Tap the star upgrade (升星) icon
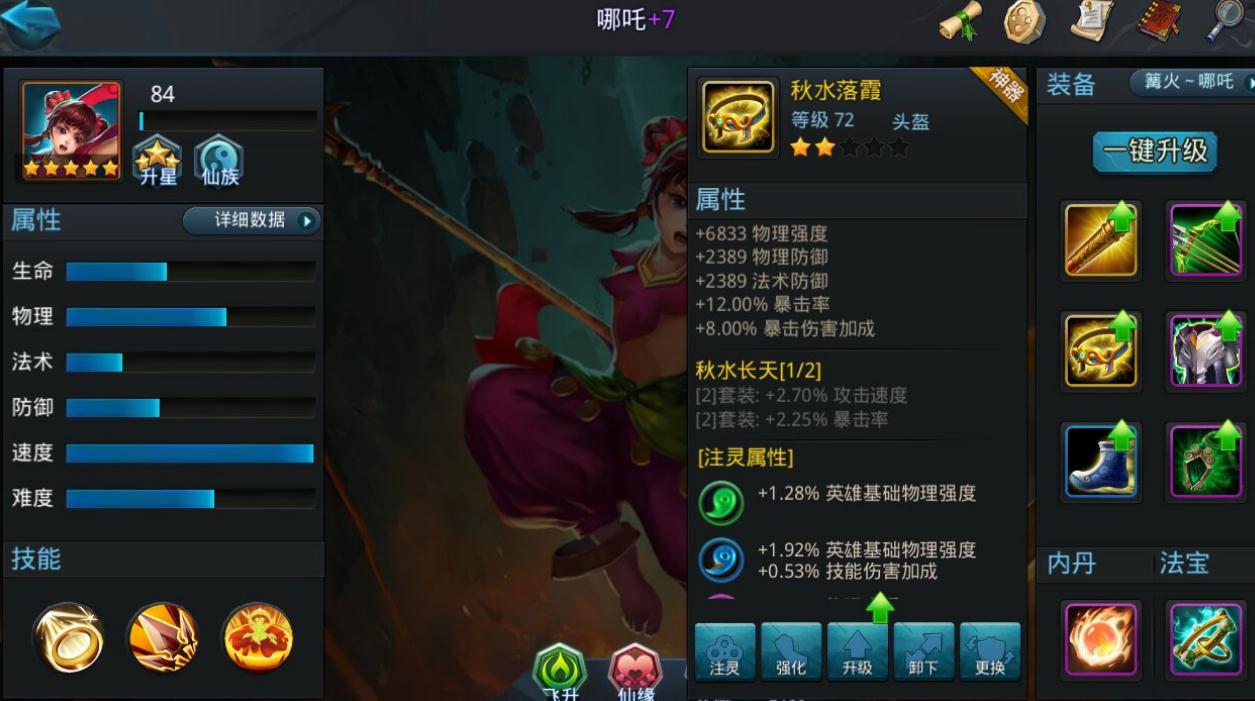The width and height of the screenshot is (1255, 701). coord(157,162)
